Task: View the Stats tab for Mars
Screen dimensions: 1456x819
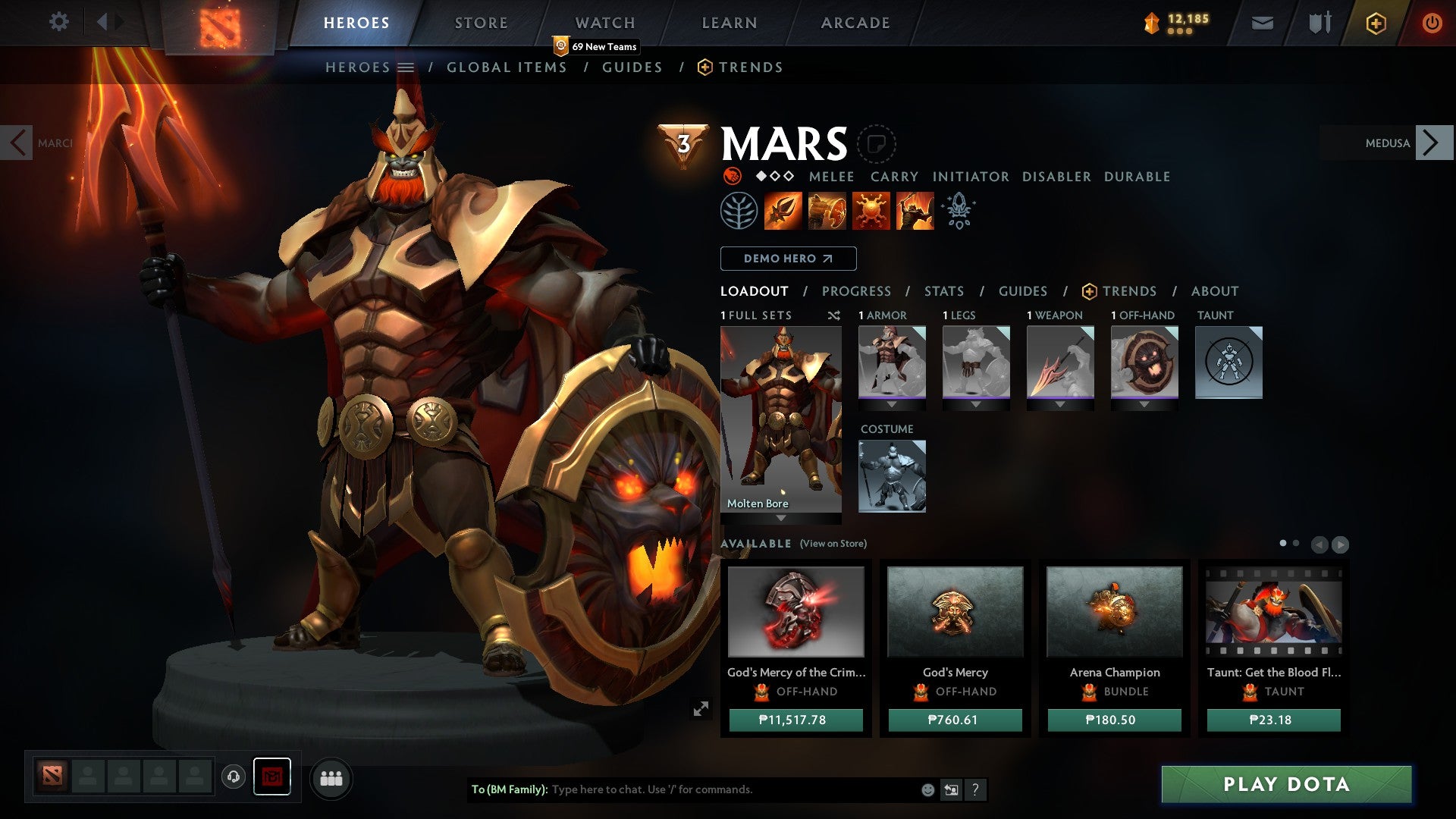Action: (x=944, y=291)
